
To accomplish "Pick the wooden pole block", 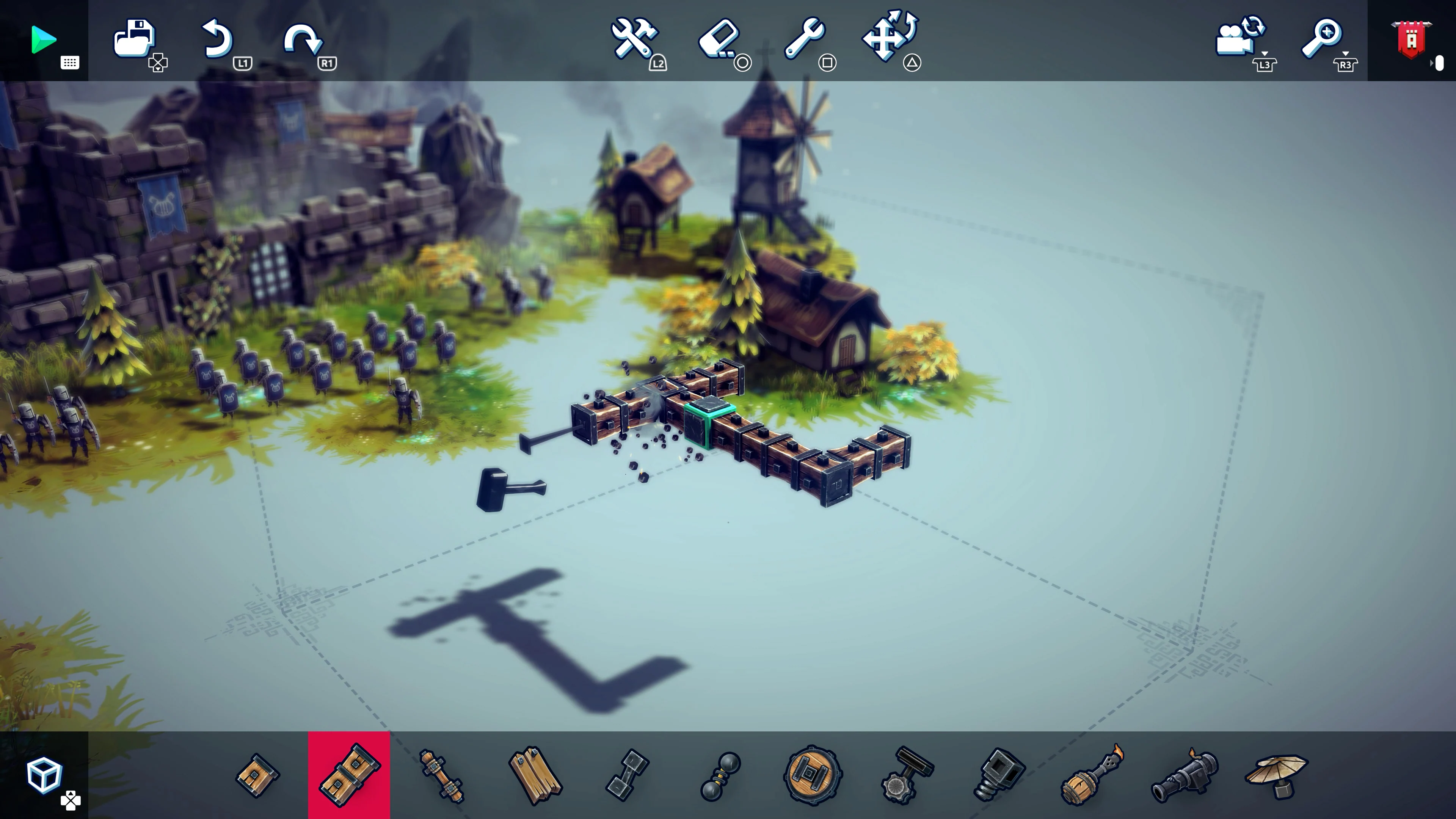I will tap(441, 775).
